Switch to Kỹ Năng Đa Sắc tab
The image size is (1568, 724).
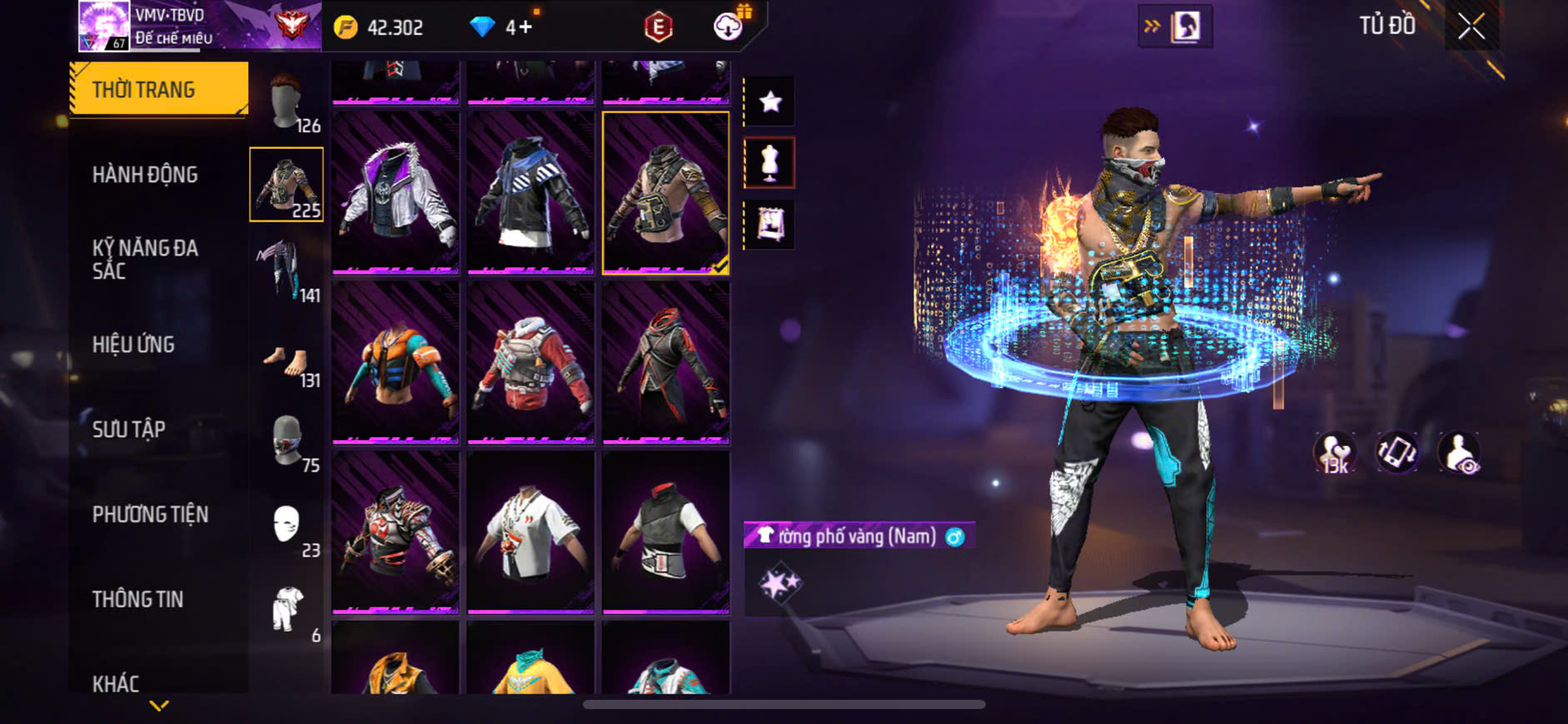[x=145, y=260]
